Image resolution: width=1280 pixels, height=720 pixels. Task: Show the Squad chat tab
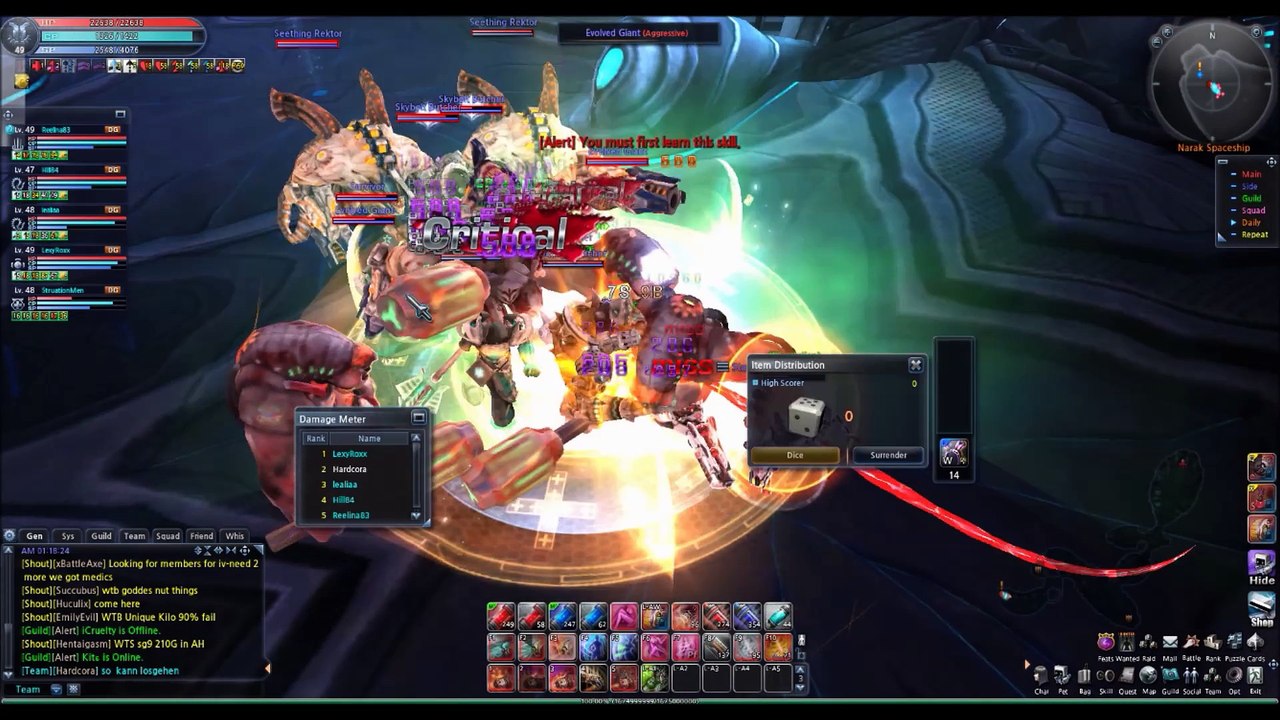(x=167, y=536)
